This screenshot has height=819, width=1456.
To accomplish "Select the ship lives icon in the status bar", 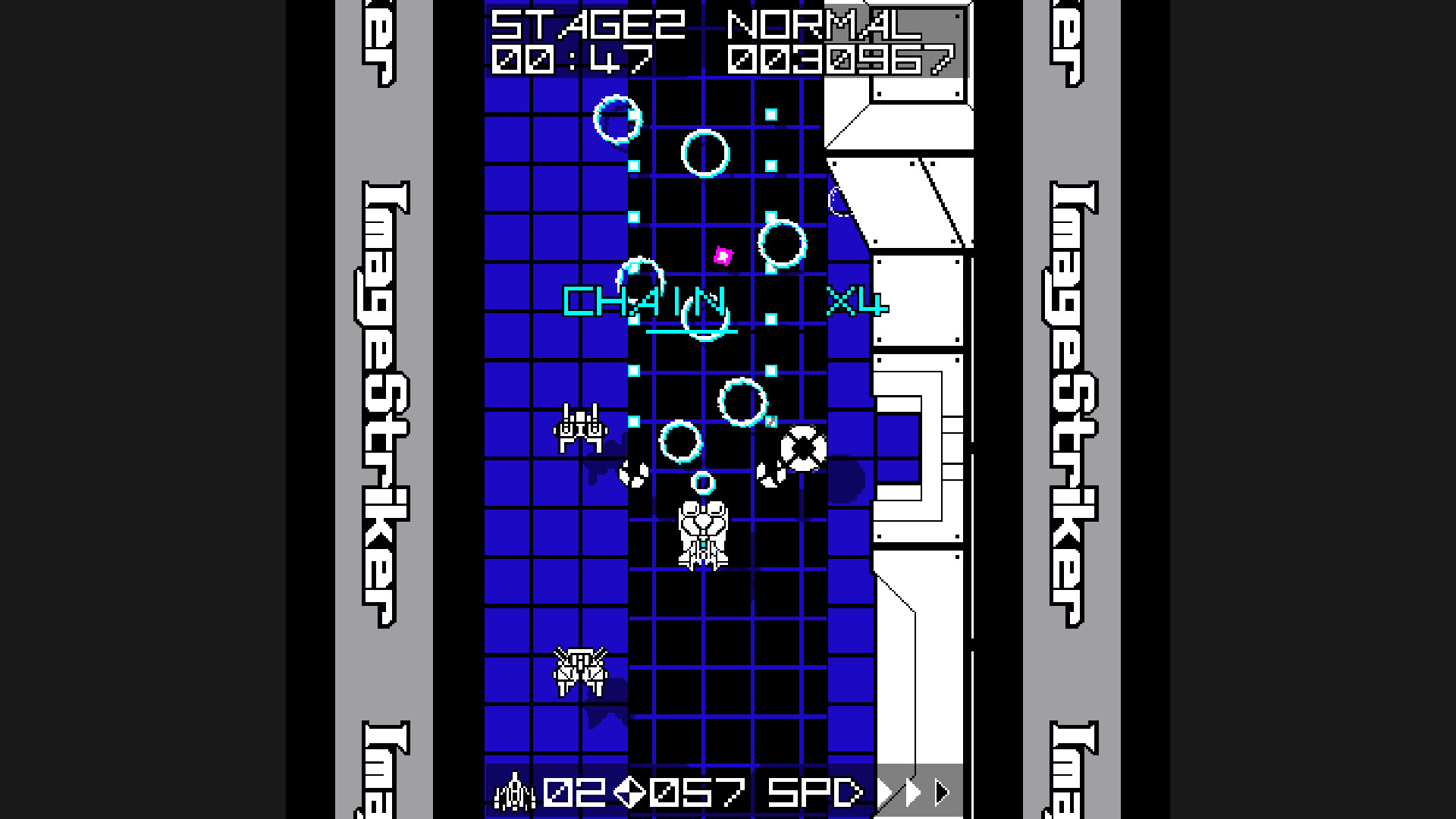I will 514,789.
